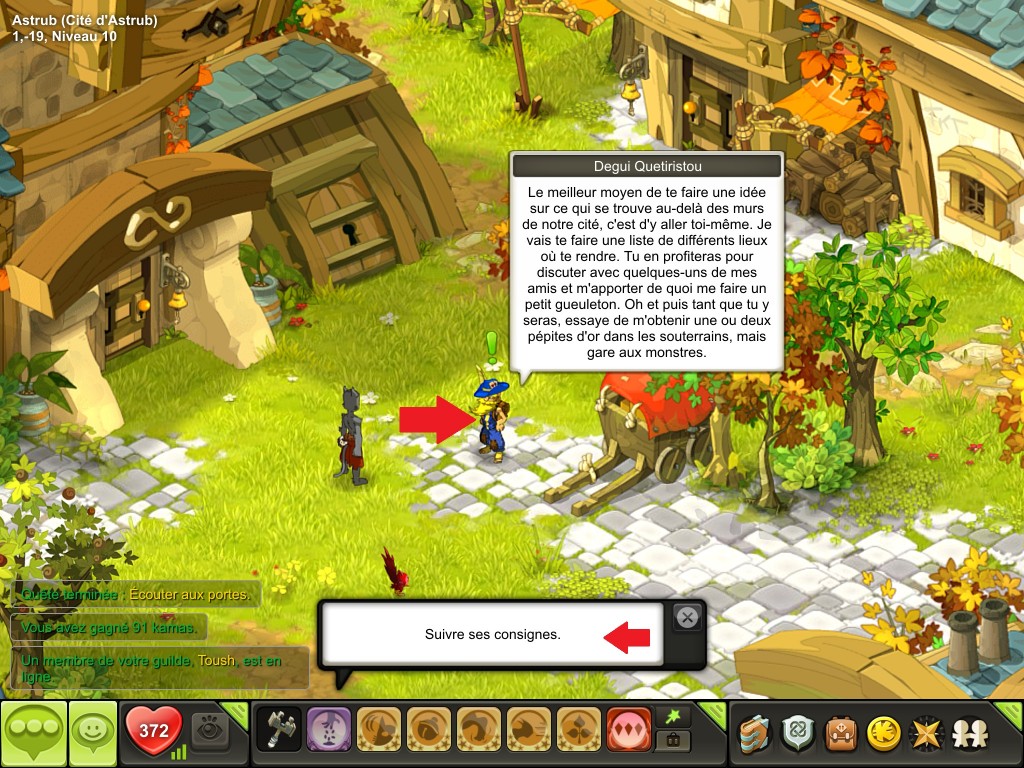Open the chat speech bubble button
Viewport: 1024px width, 768px height.
click(33, 733)
